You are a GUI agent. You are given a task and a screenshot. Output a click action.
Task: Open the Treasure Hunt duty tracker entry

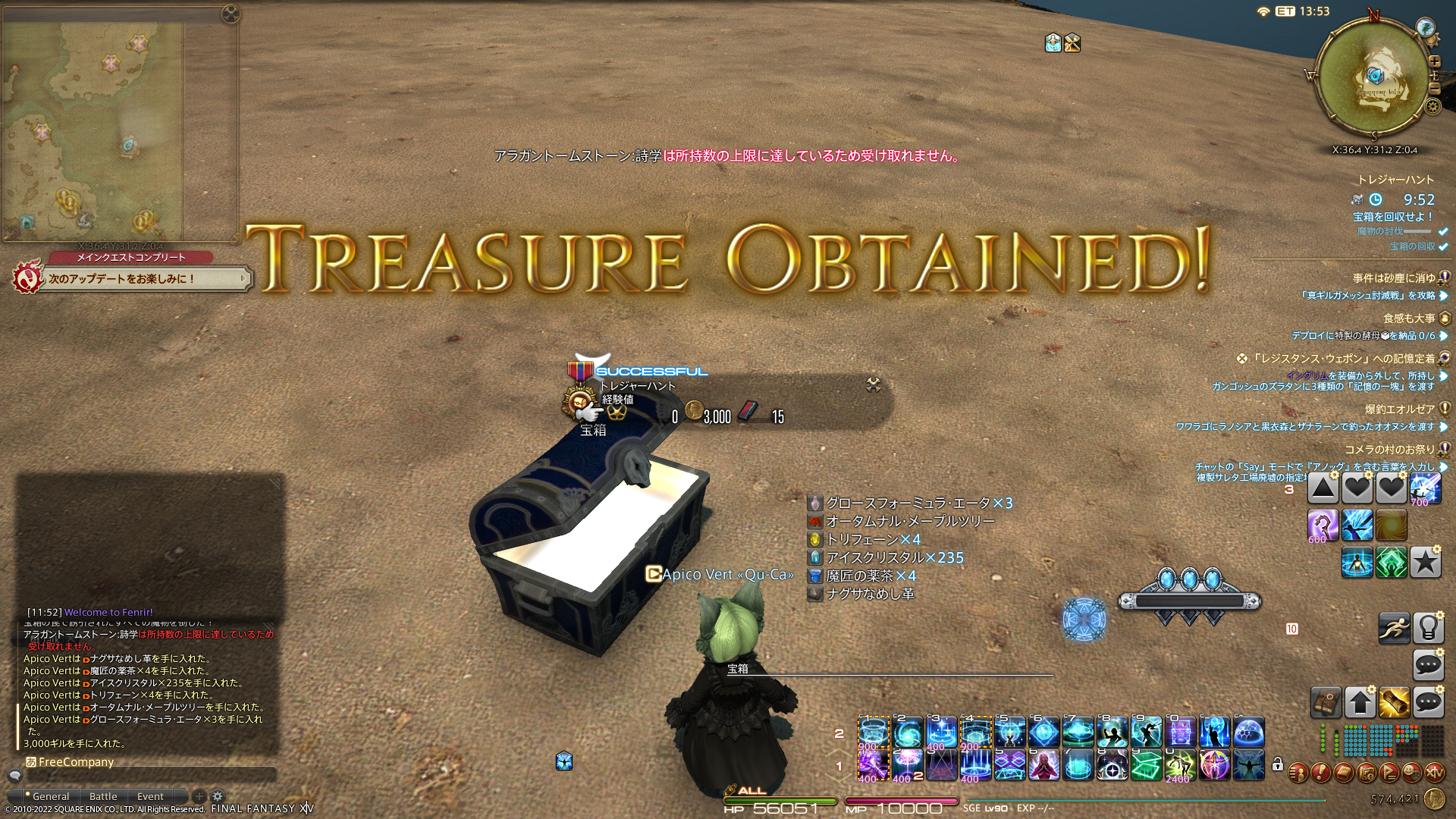tap(1395, 180)
